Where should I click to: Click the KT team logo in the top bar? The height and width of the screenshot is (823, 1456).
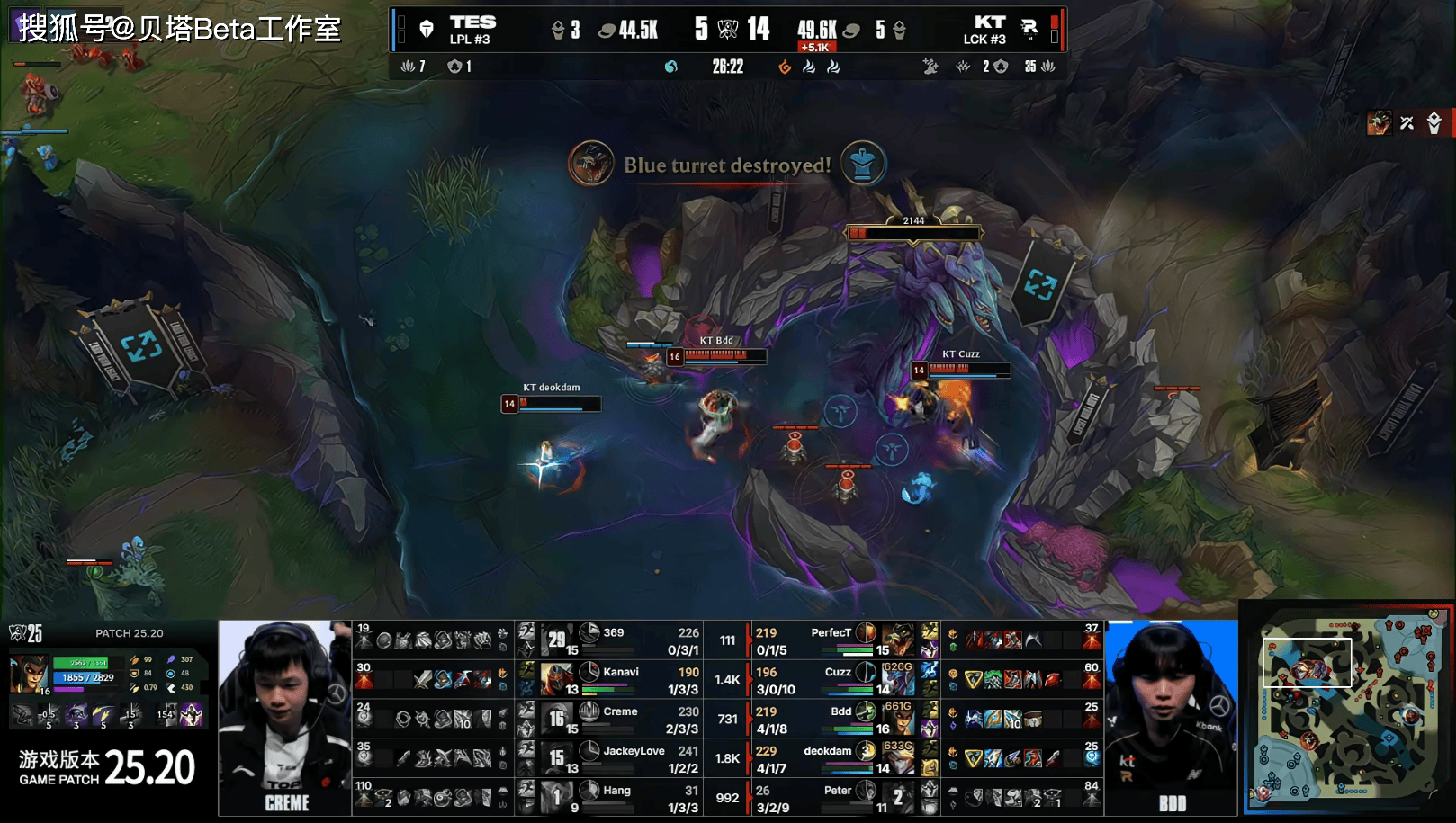click(x=1029, y=29)
